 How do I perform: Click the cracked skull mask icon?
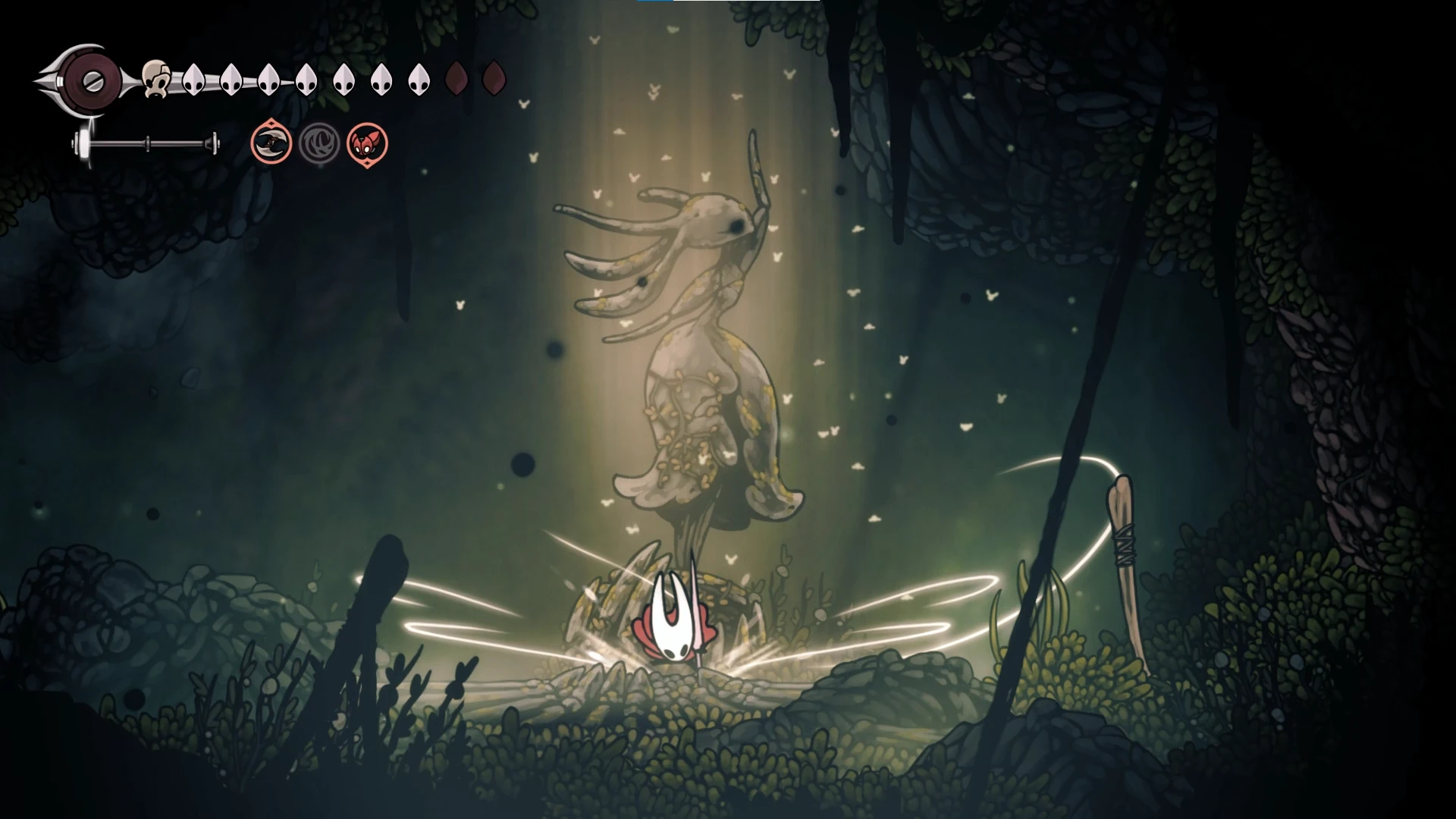[x=155, y=79]
